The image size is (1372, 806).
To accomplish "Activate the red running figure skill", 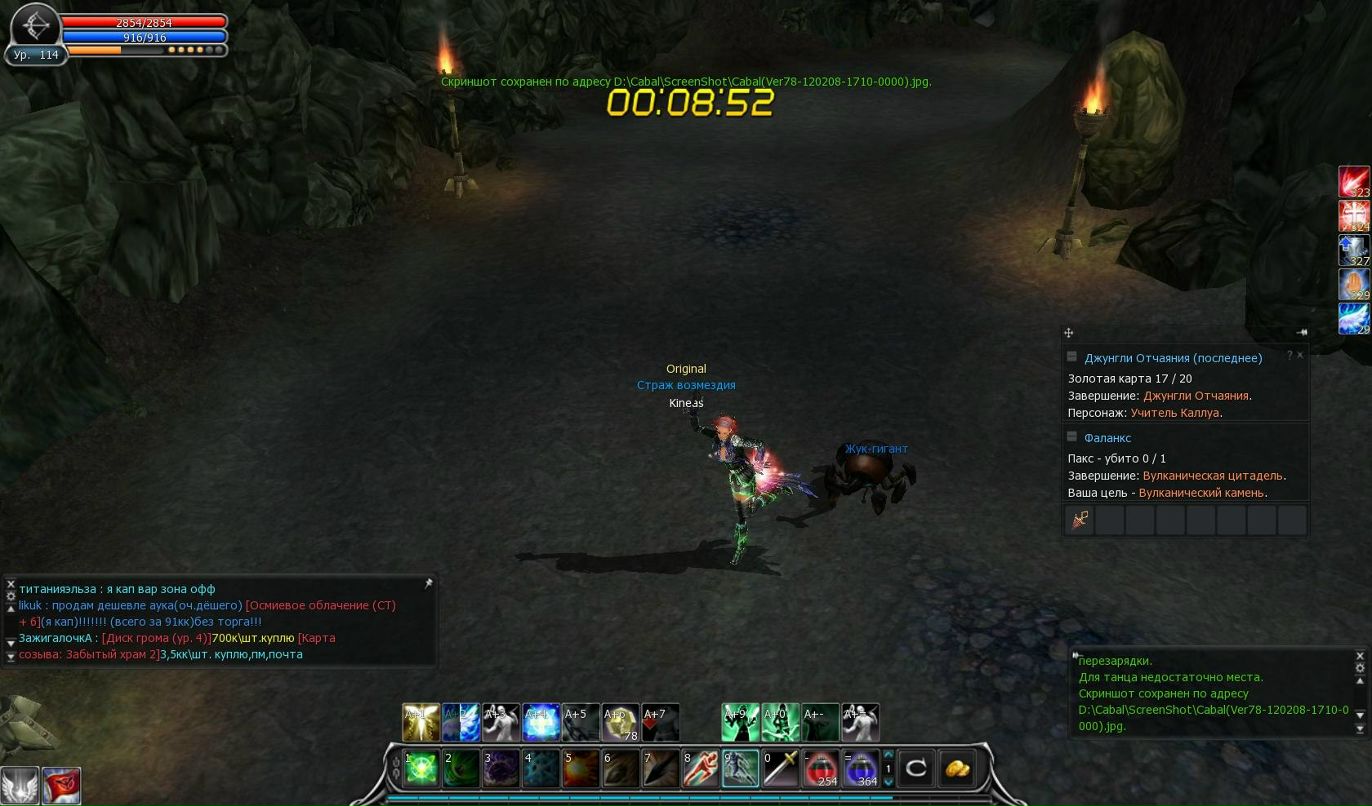I will point(700,768).
